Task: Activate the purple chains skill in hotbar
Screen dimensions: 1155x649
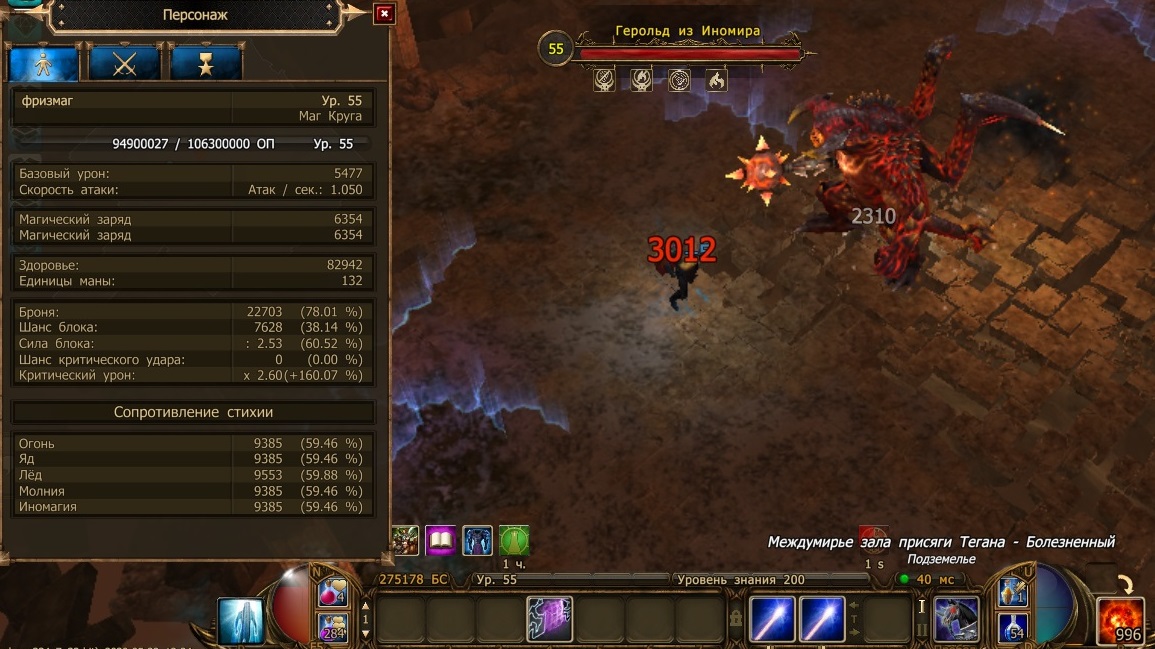Action: coord(549,619)
